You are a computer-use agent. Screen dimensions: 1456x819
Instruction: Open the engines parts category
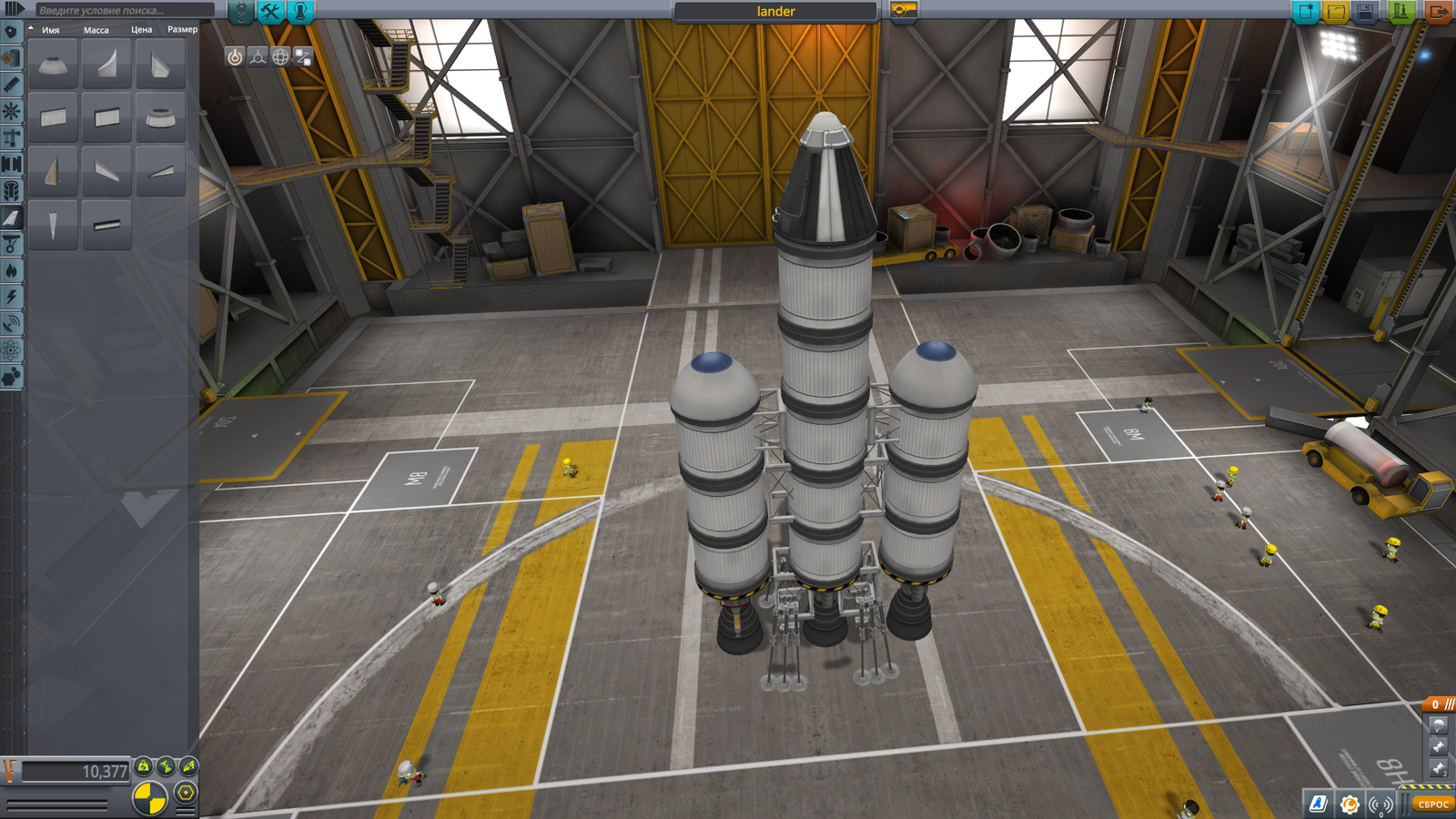tap(12, 84)
